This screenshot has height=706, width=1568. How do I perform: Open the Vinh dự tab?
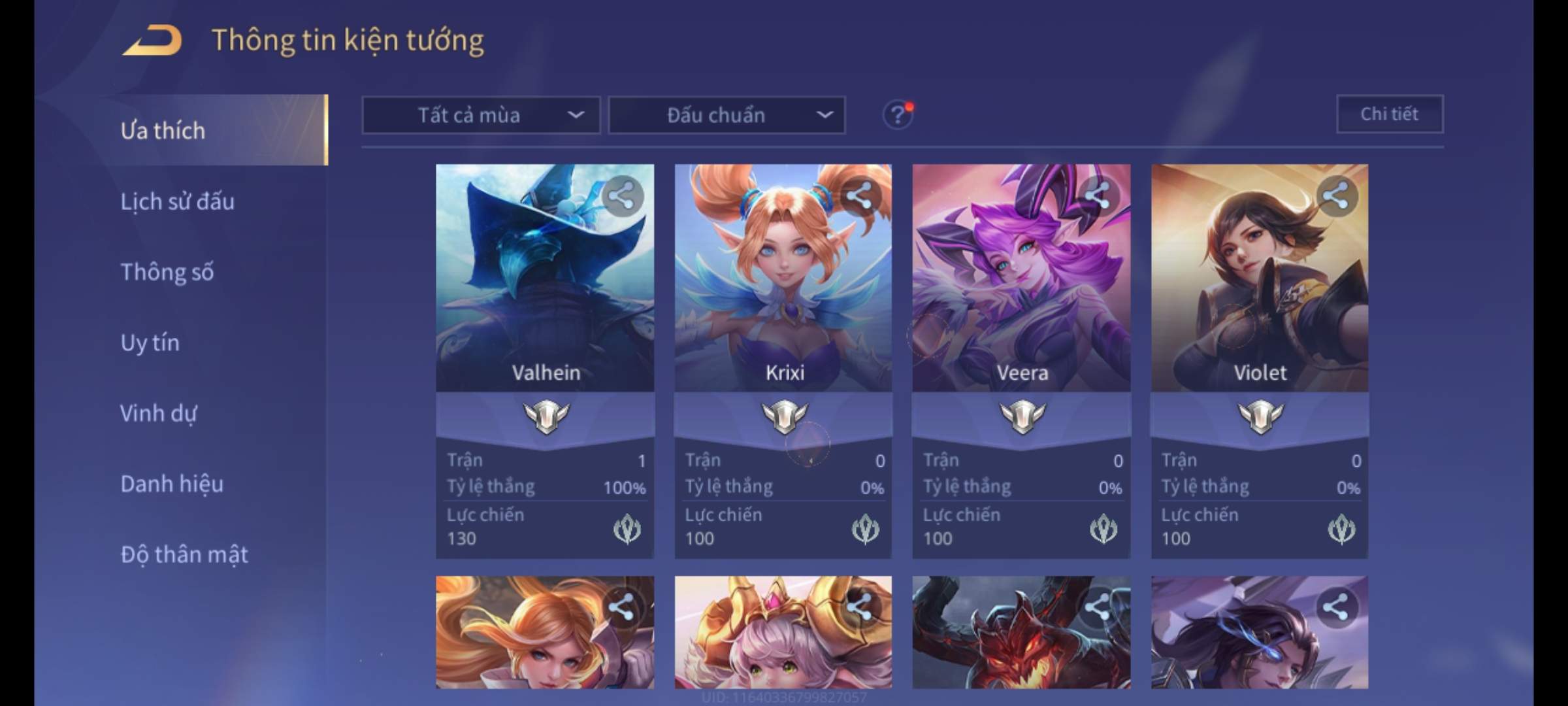pos(158,413)
